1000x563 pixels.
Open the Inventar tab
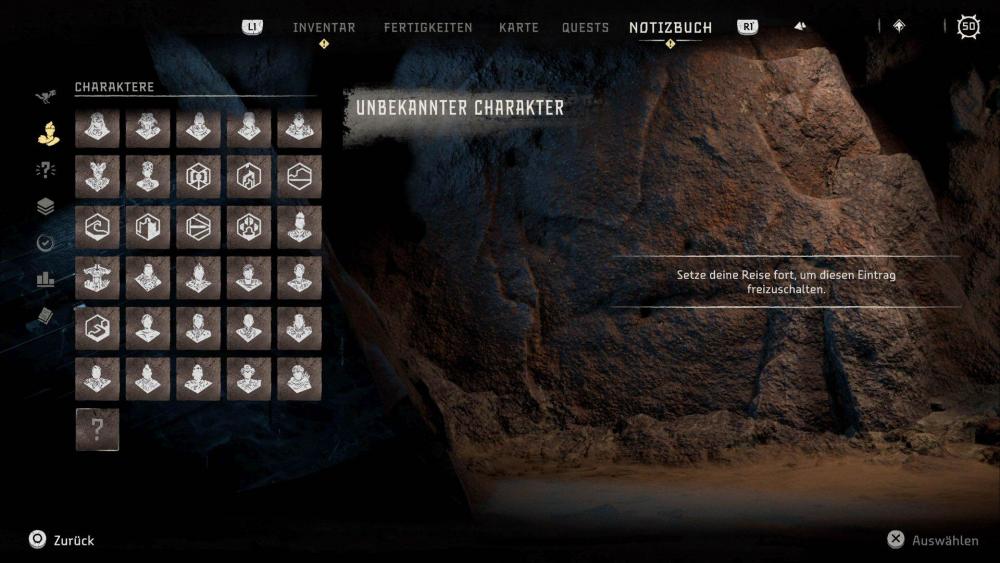tap(324, 28)
